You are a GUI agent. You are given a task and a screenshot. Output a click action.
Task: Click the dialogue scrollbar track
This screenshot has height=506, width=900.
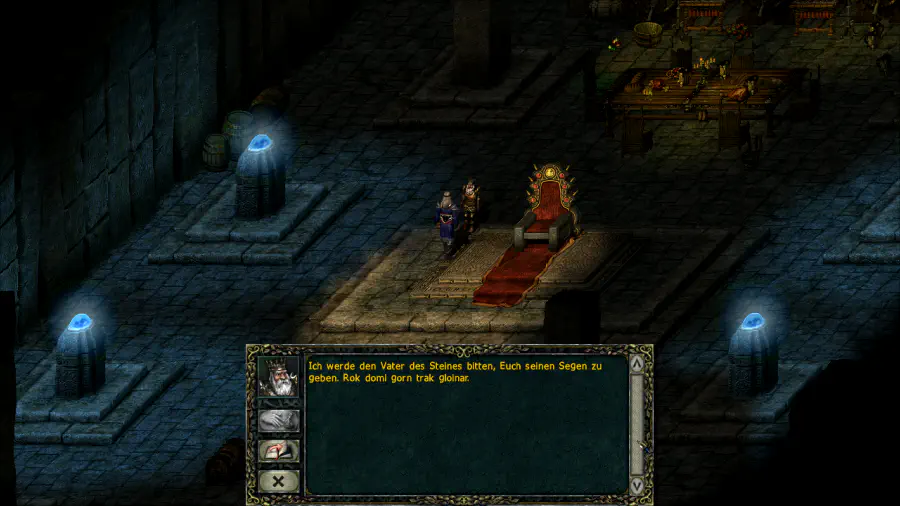click(637, 425)
